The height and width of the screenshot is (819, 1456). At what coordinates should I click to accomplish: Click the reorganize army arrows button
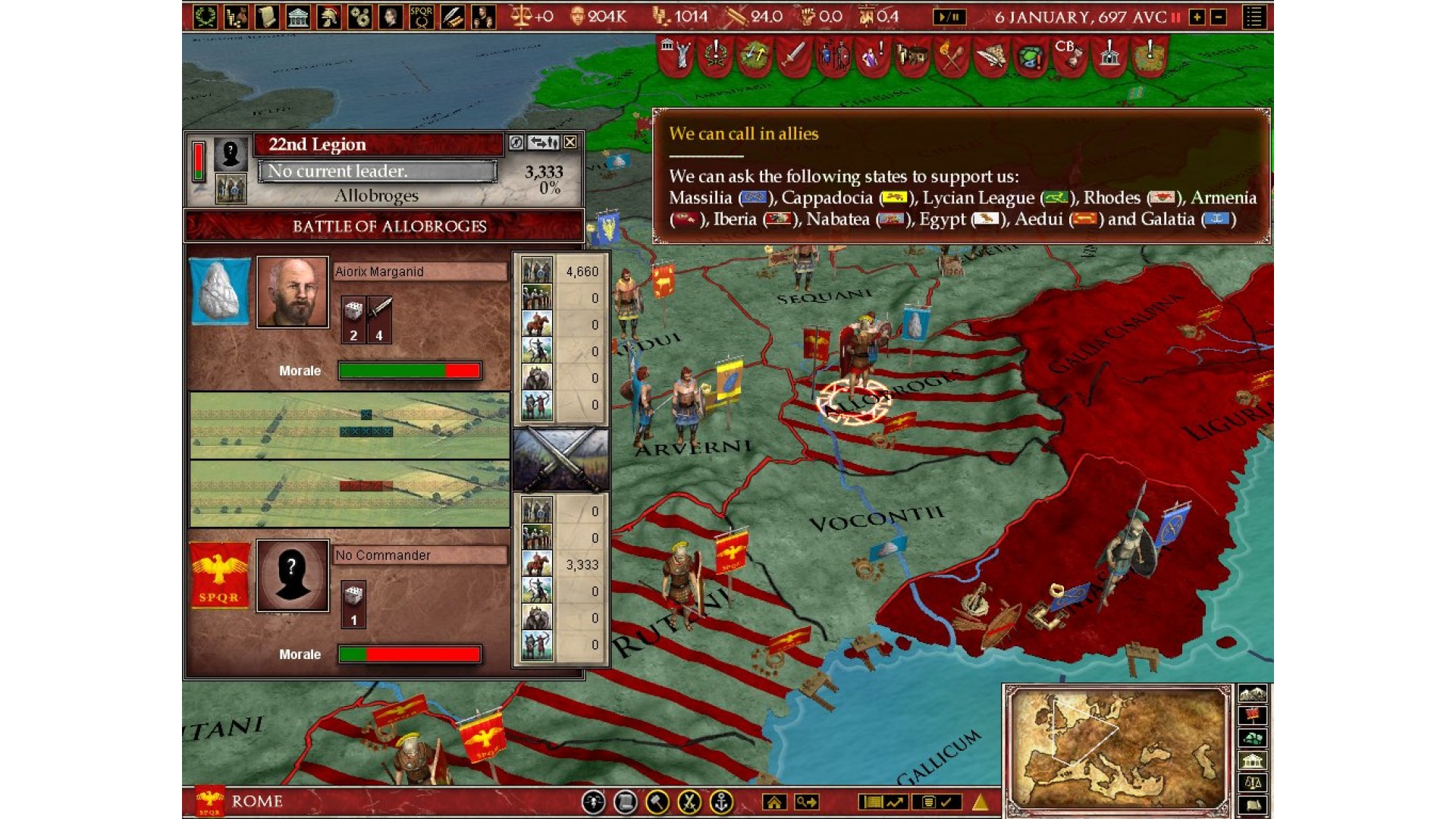point(543,142)
